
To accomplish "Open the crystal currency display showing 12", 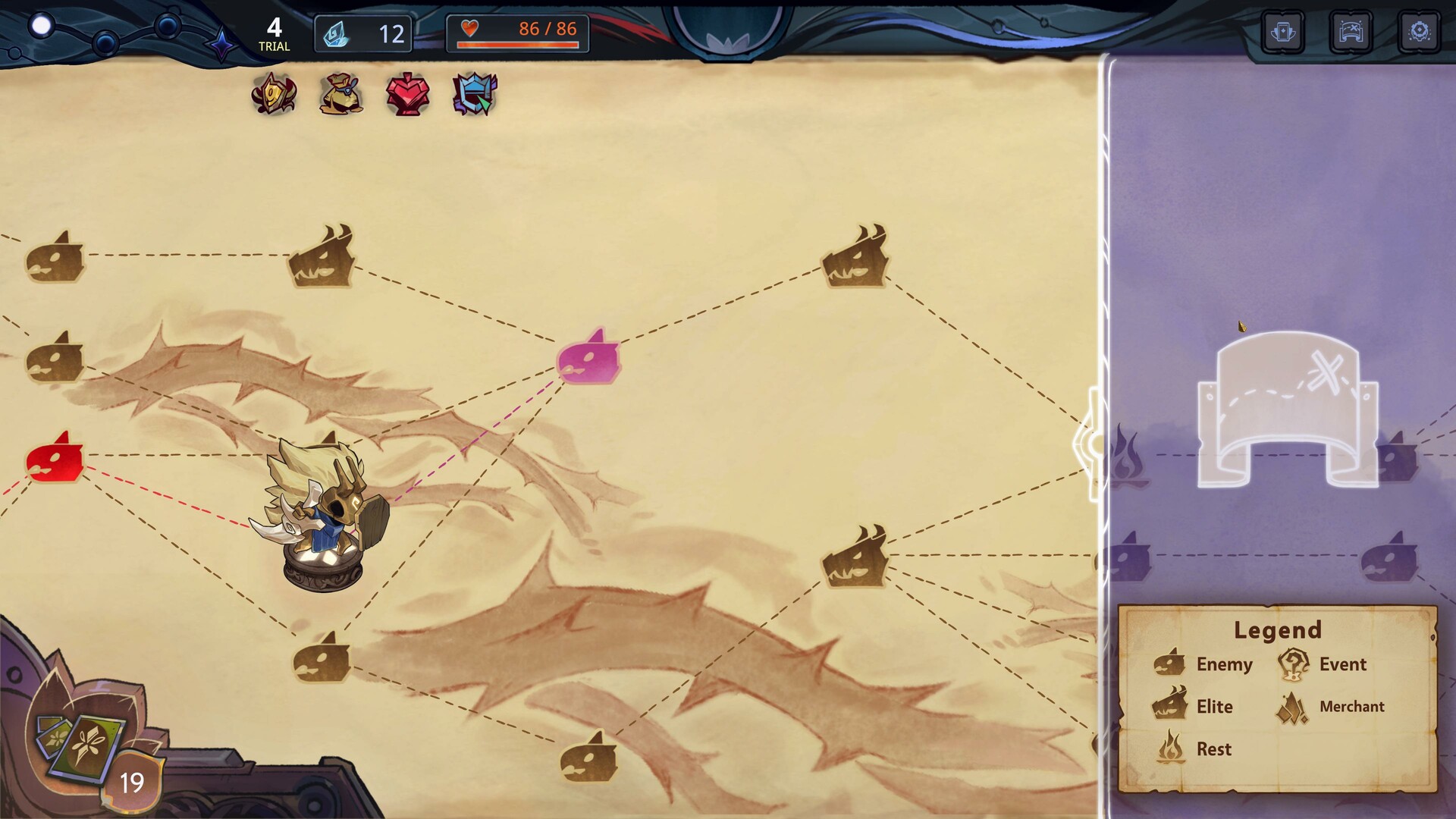I will pos(362,33).
